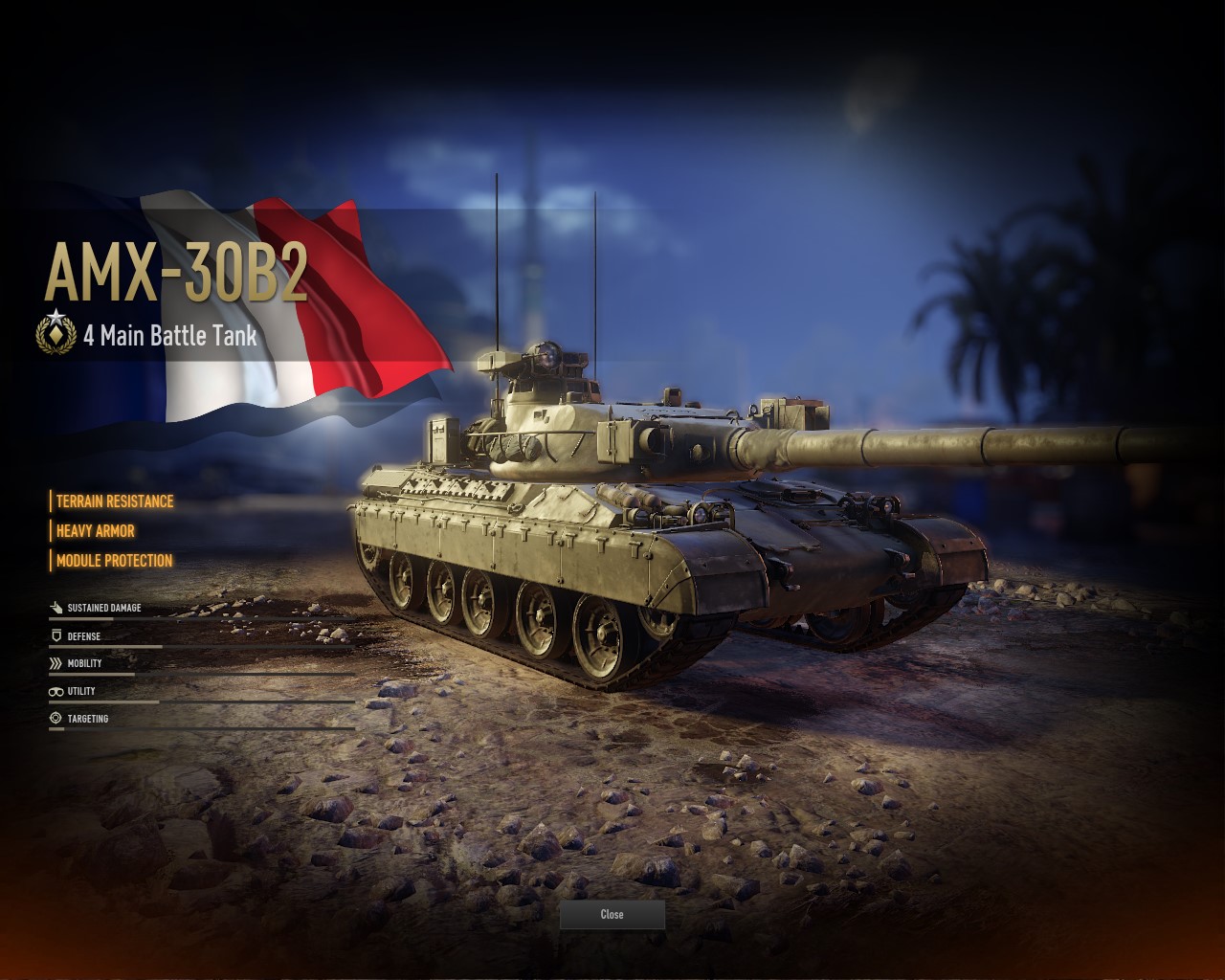The height and width of the screenshot is (980, 1225).
Task: Toggle the Terrain Resistance trait
Action: tap(114, 500)
